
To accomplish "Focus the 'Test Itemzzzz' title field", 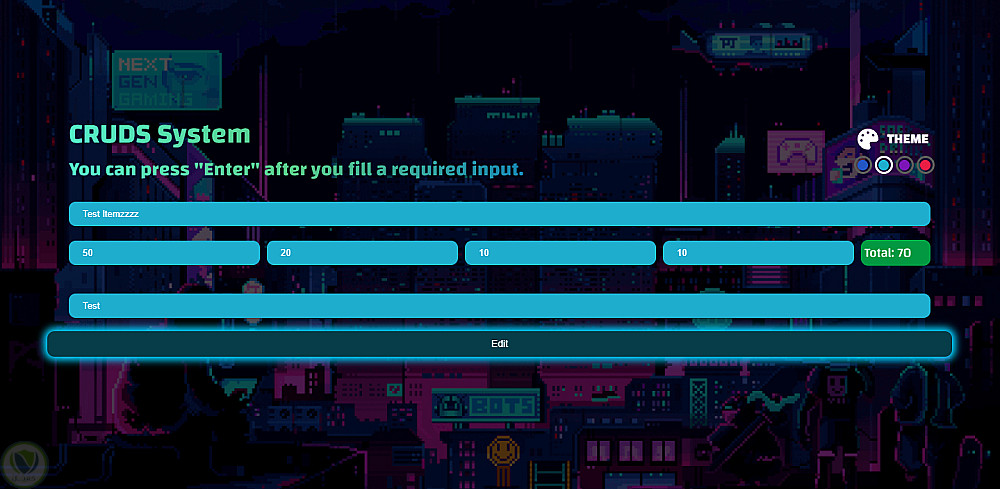I will coord(499,214).
